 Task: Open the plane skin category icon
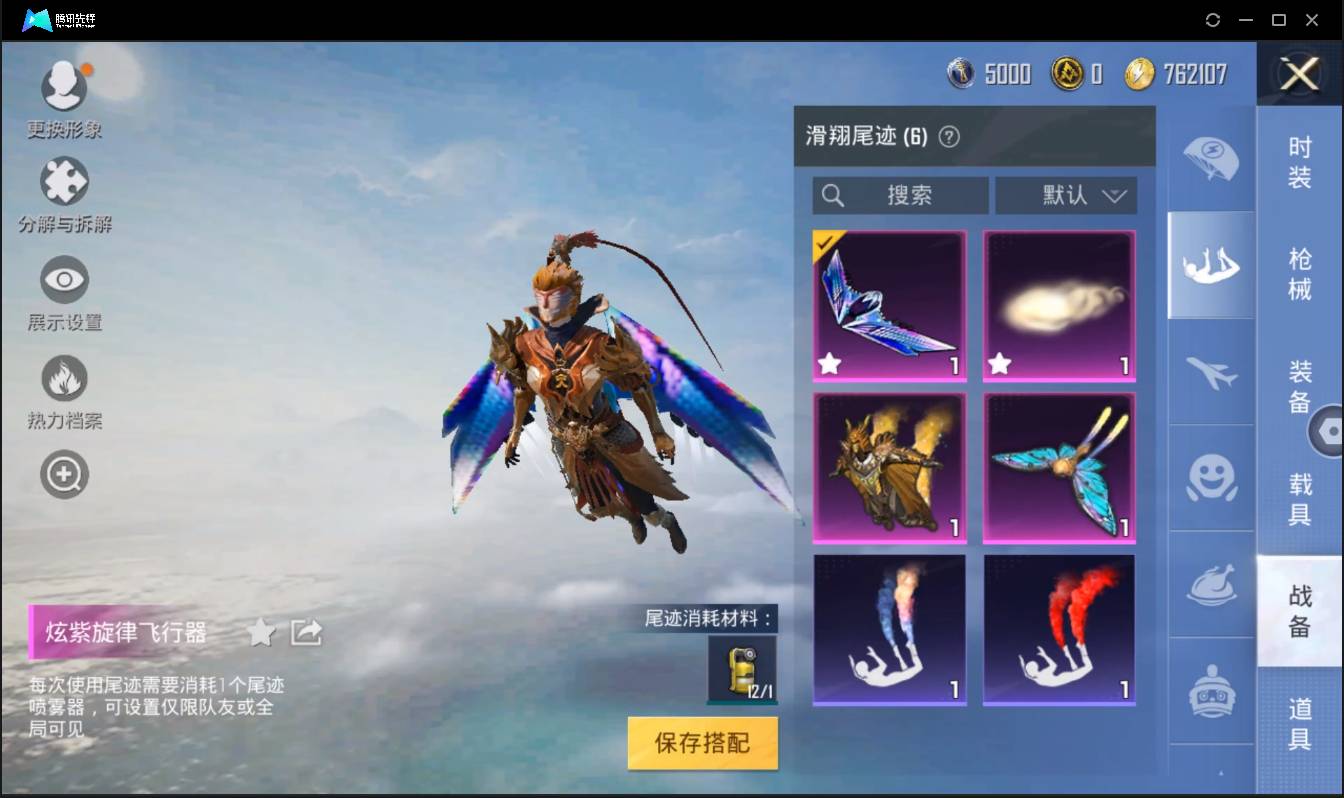1210,372
